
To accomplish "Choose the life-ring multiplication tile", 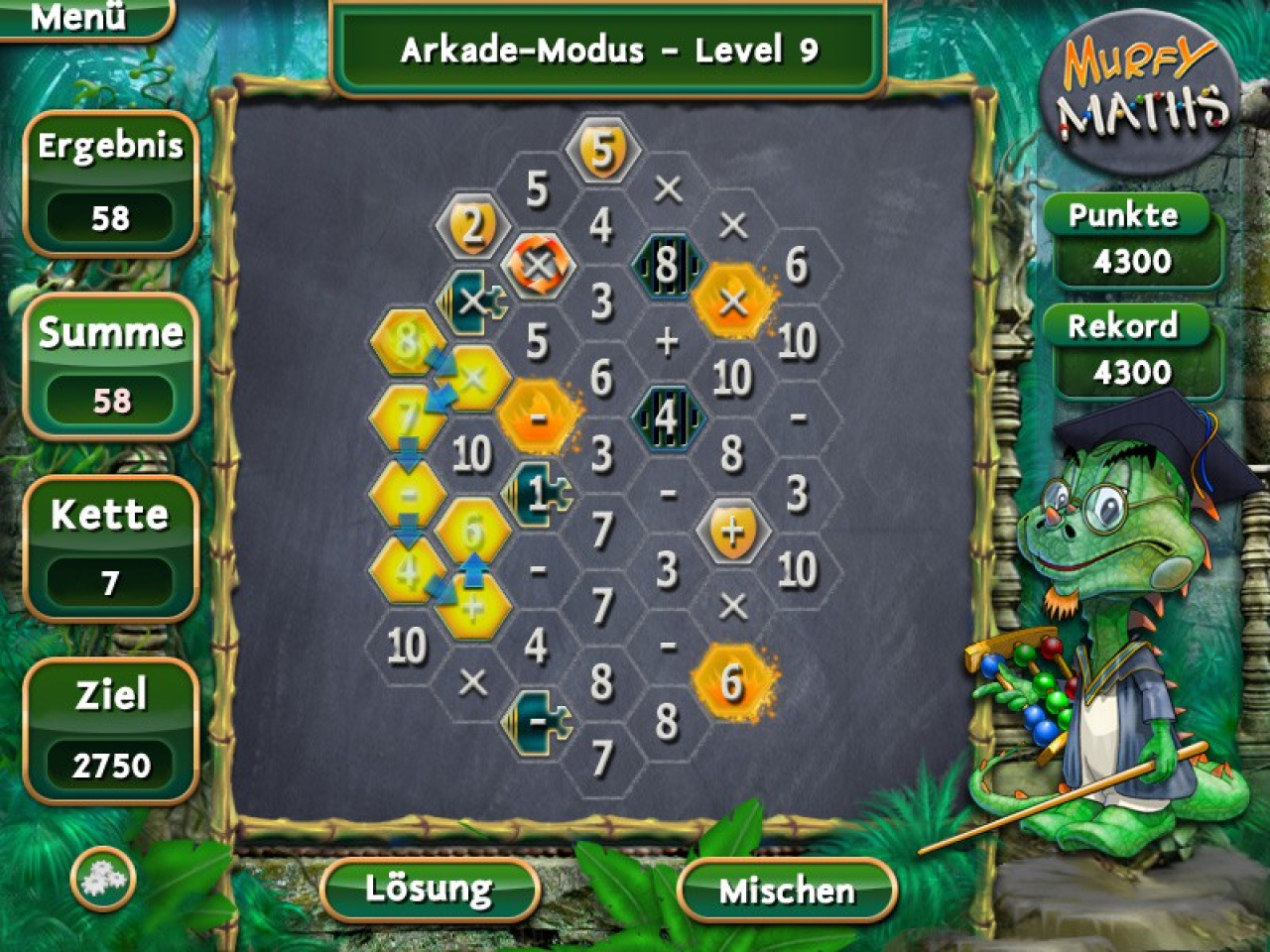I will (538, 265).
